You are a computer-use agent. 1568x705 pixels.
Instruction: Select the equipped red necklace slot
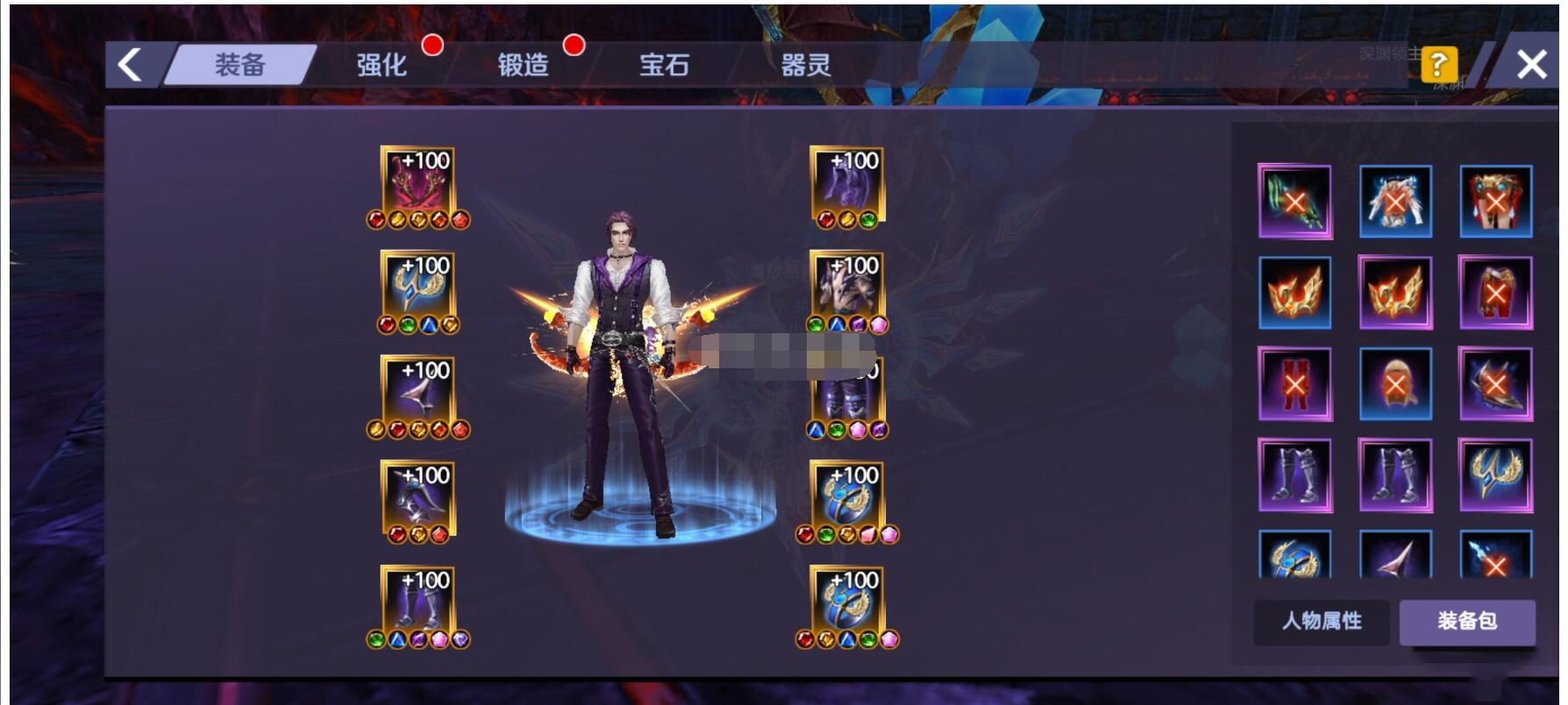click(x=417, y=182)
